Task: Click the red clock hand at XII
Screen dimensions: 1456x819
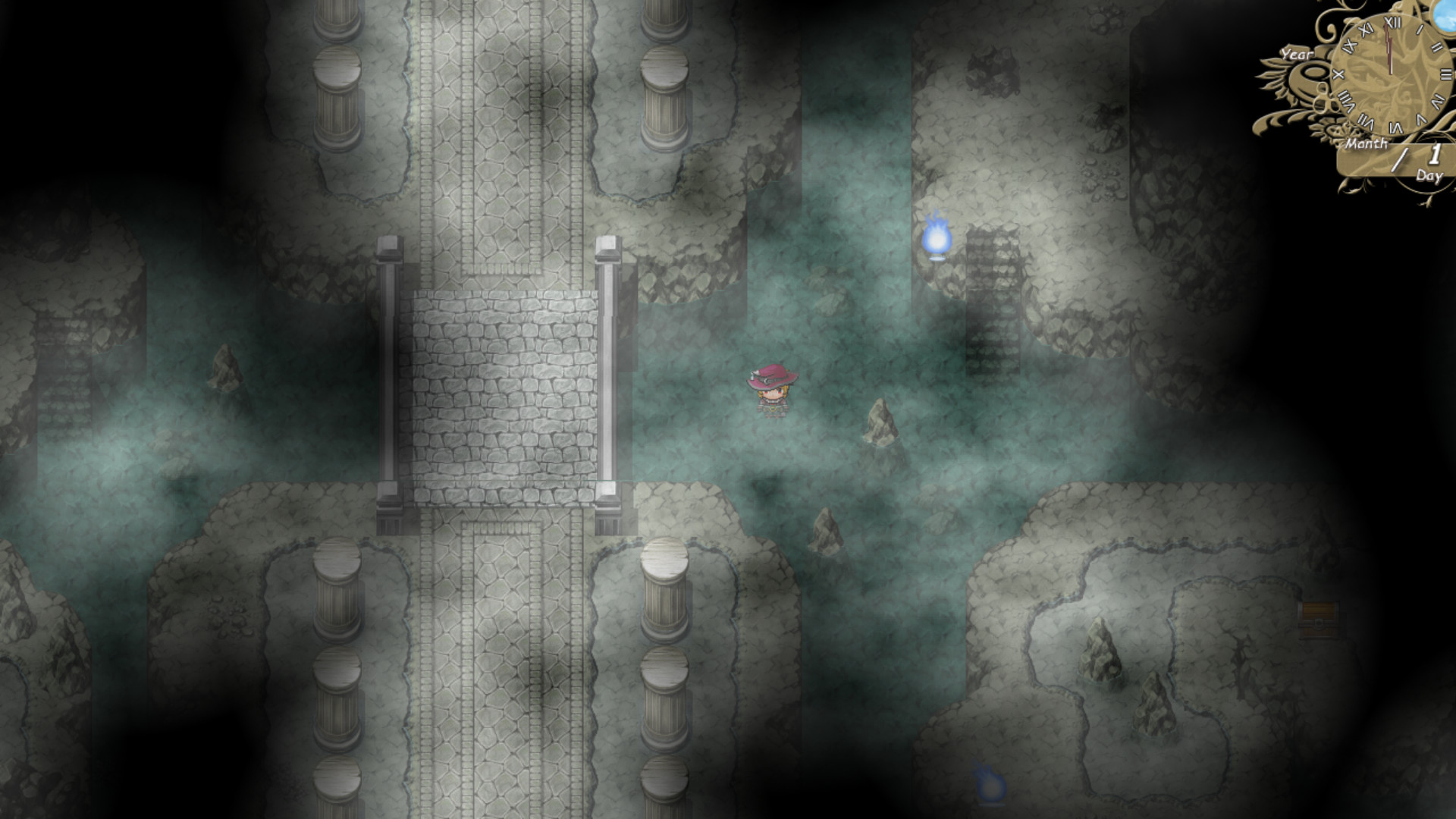Action: pos(1389,45)
